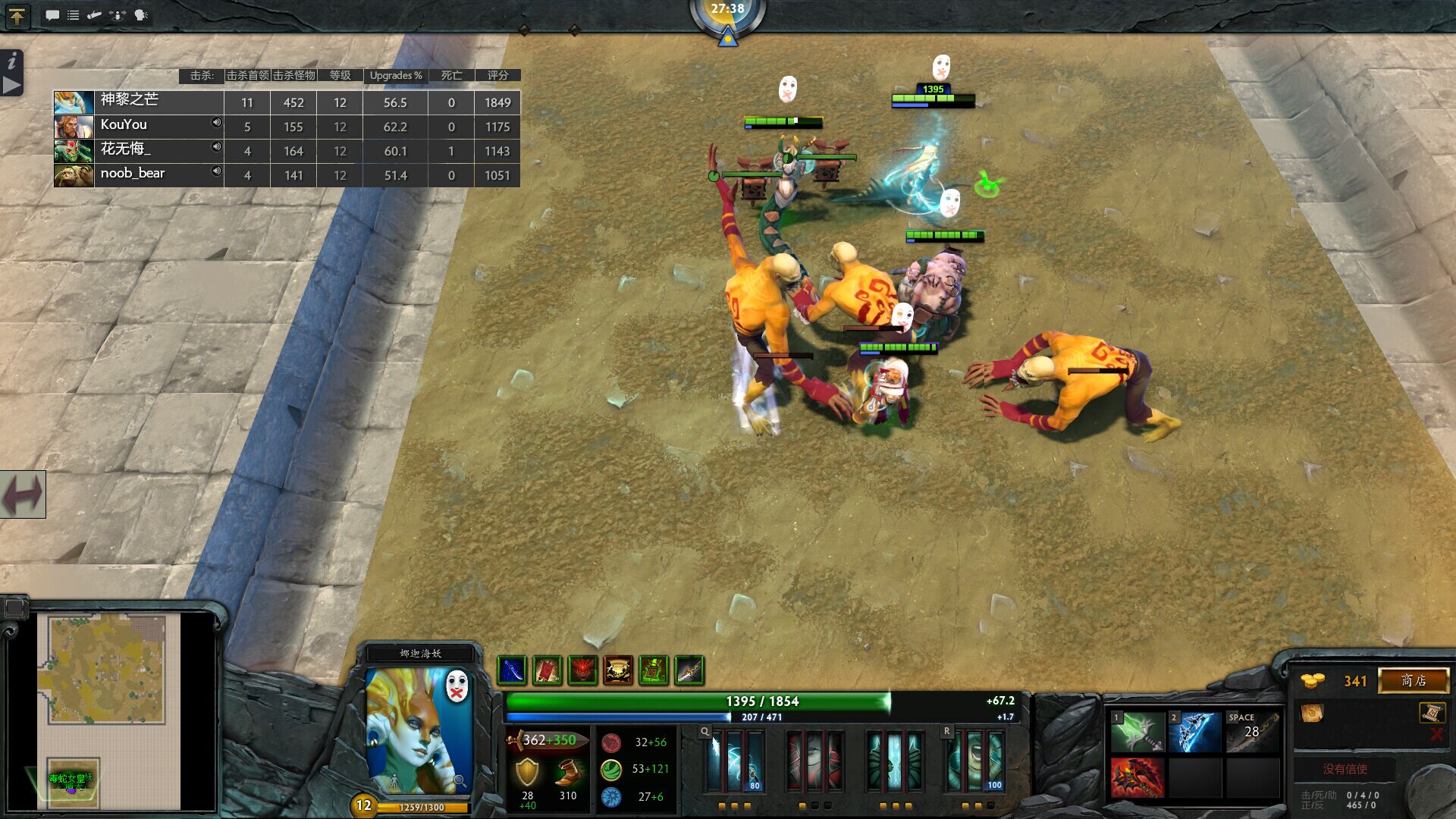Click the green dagger in item slot 1
1456x819 pixels.
click(x=1139, y=730)
